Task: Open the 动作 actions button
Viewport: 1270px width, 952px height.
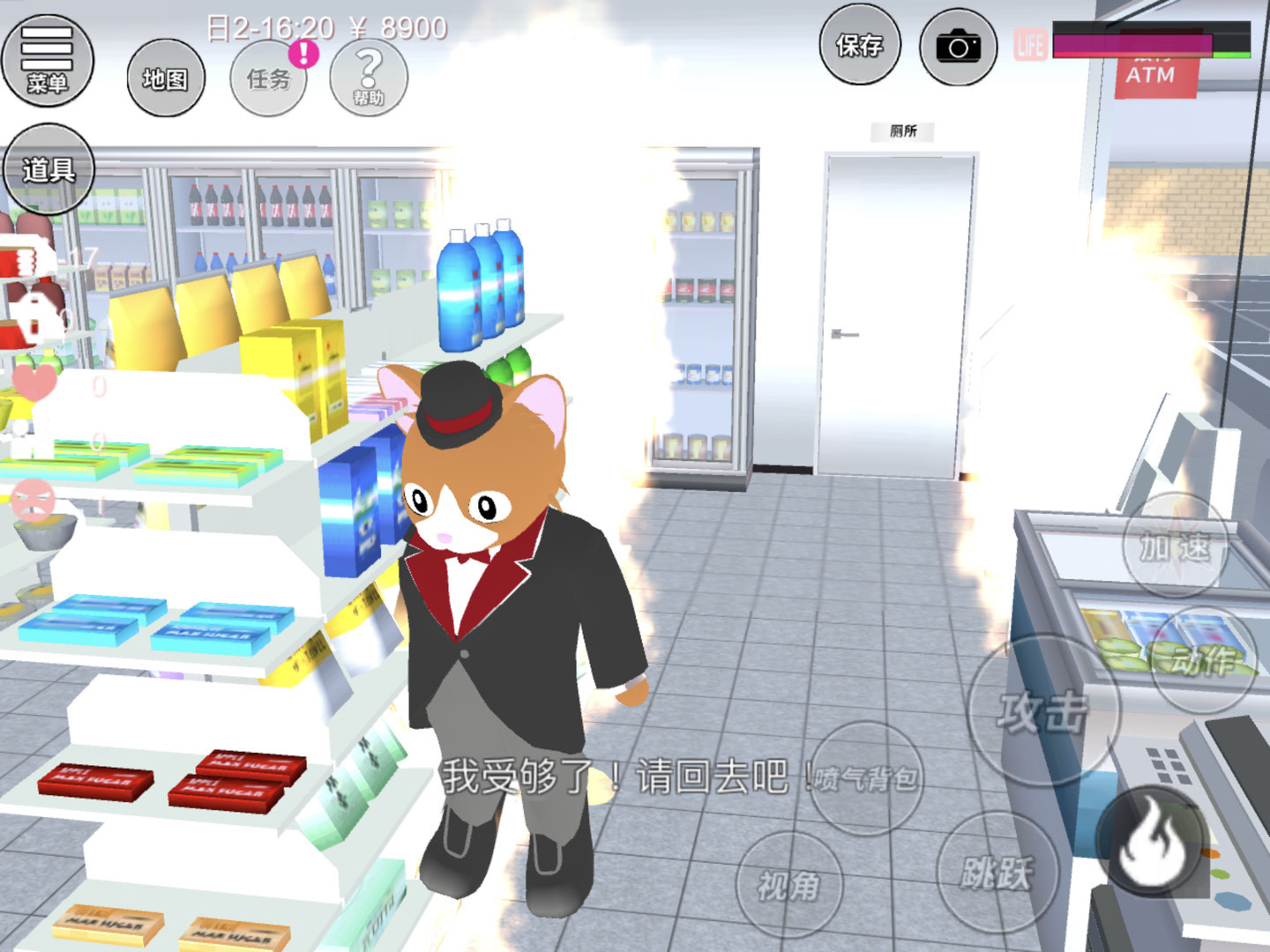Action: (x=1203, y=659)
